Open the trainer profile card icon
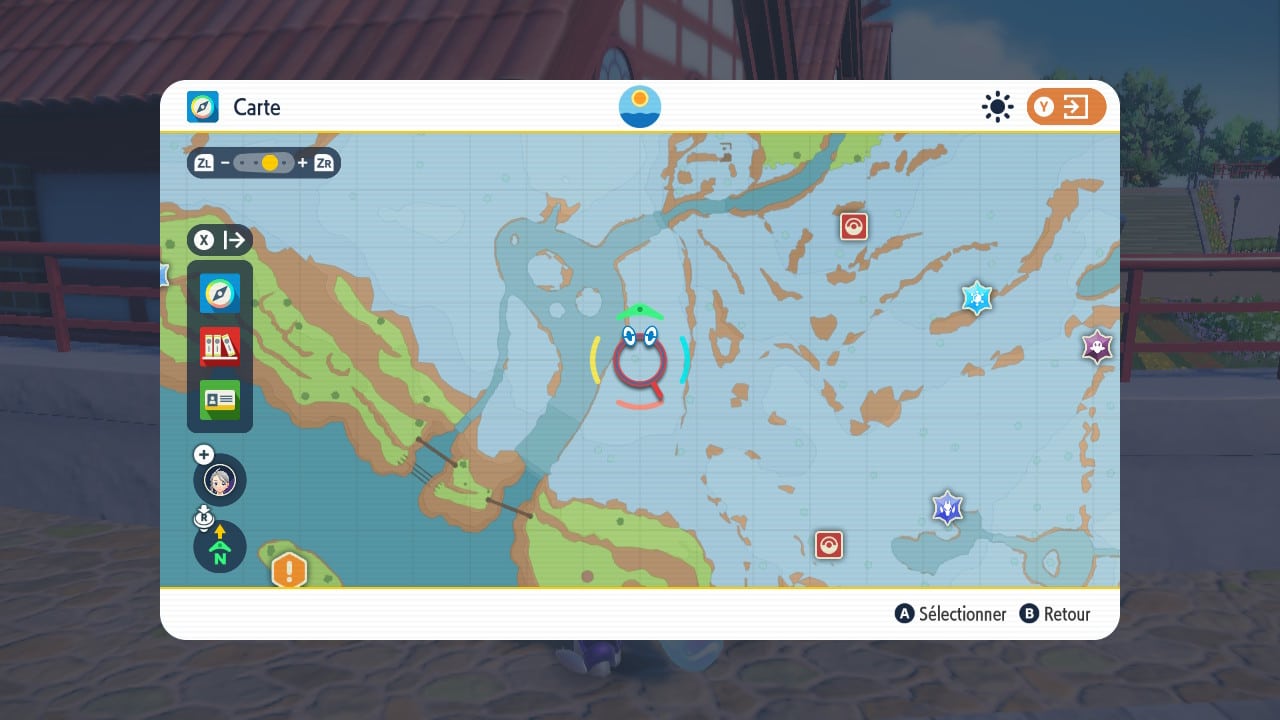This screenshot has width=1280, height=720. [220, 398]
